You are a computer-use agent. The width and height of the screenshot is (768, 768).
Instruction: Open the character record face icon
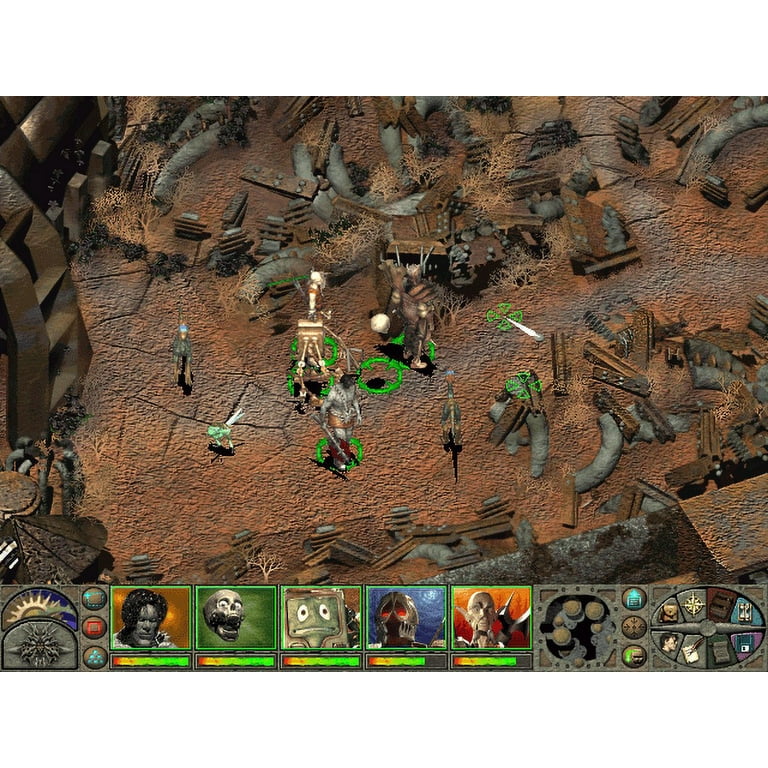tap(667, 644)
